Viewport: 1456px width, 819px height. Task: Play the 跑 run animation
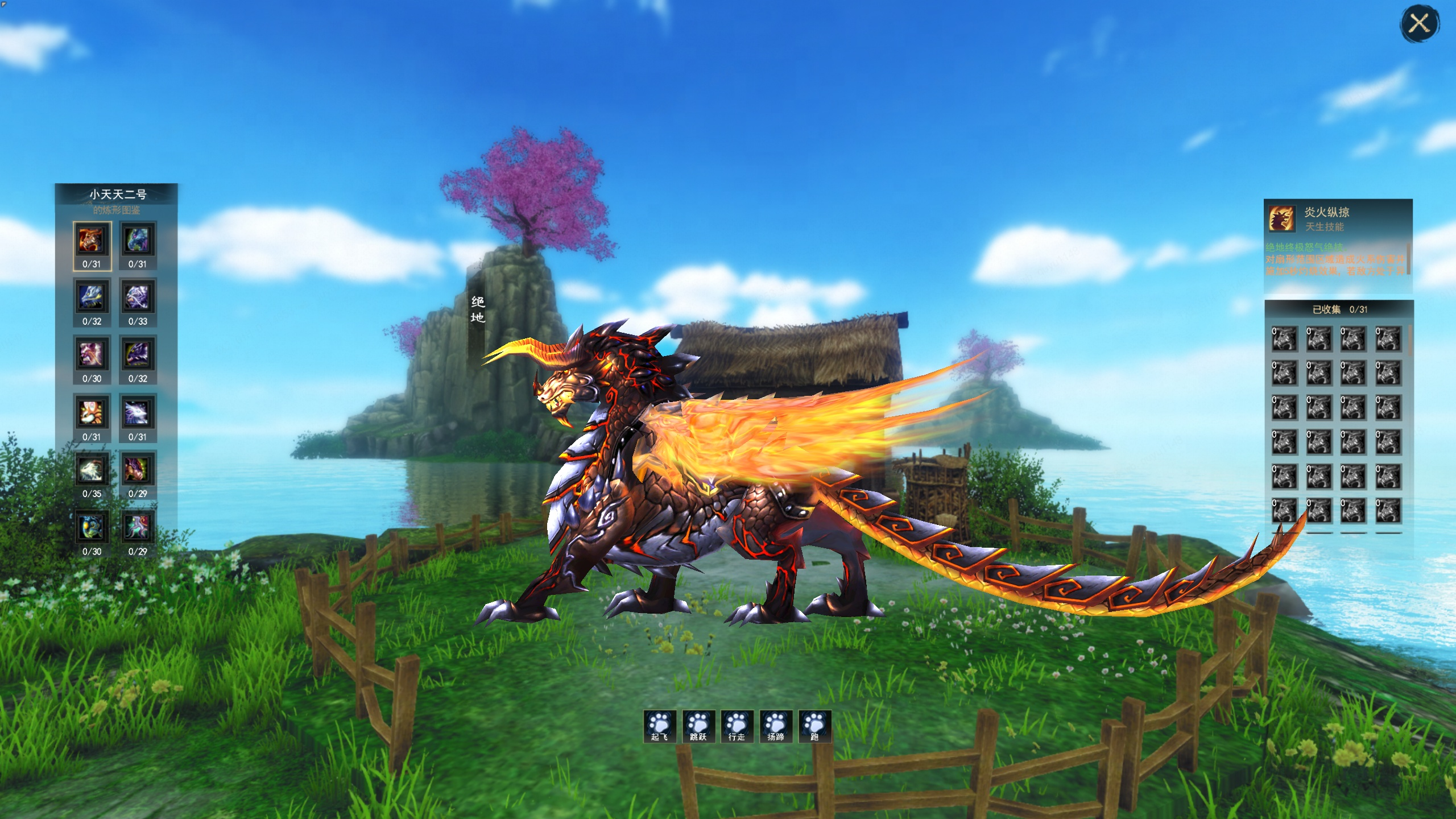click(x=814, y=726)
